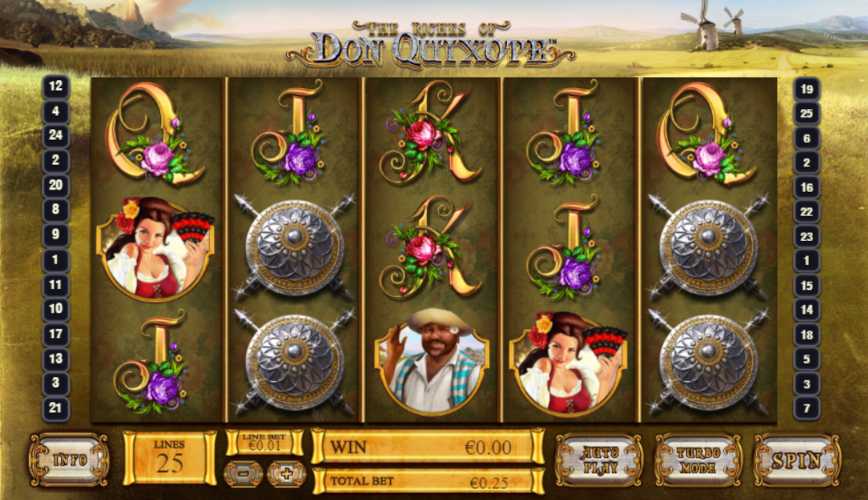
Task: Toggle Turbo Mode
Action: (x=698, y=459)
